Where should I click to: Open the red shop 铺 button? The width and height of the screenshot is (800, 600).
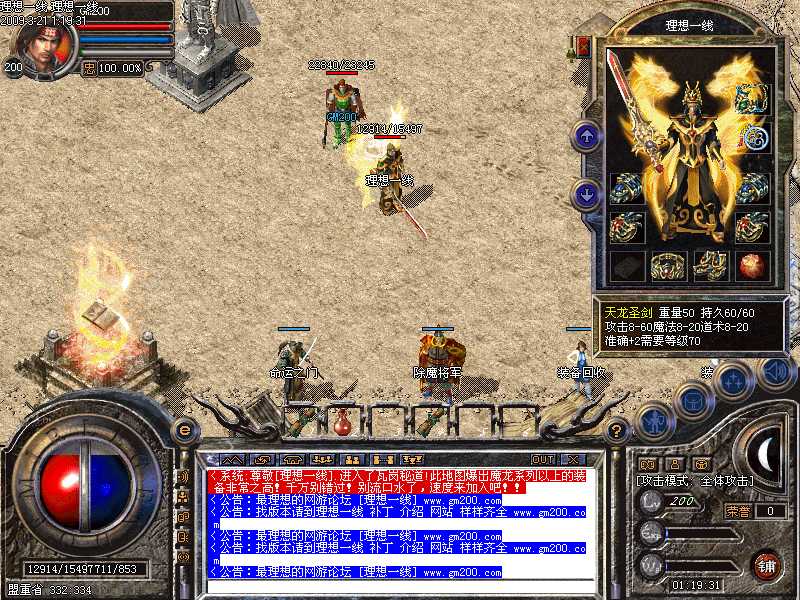click(766, 565)
